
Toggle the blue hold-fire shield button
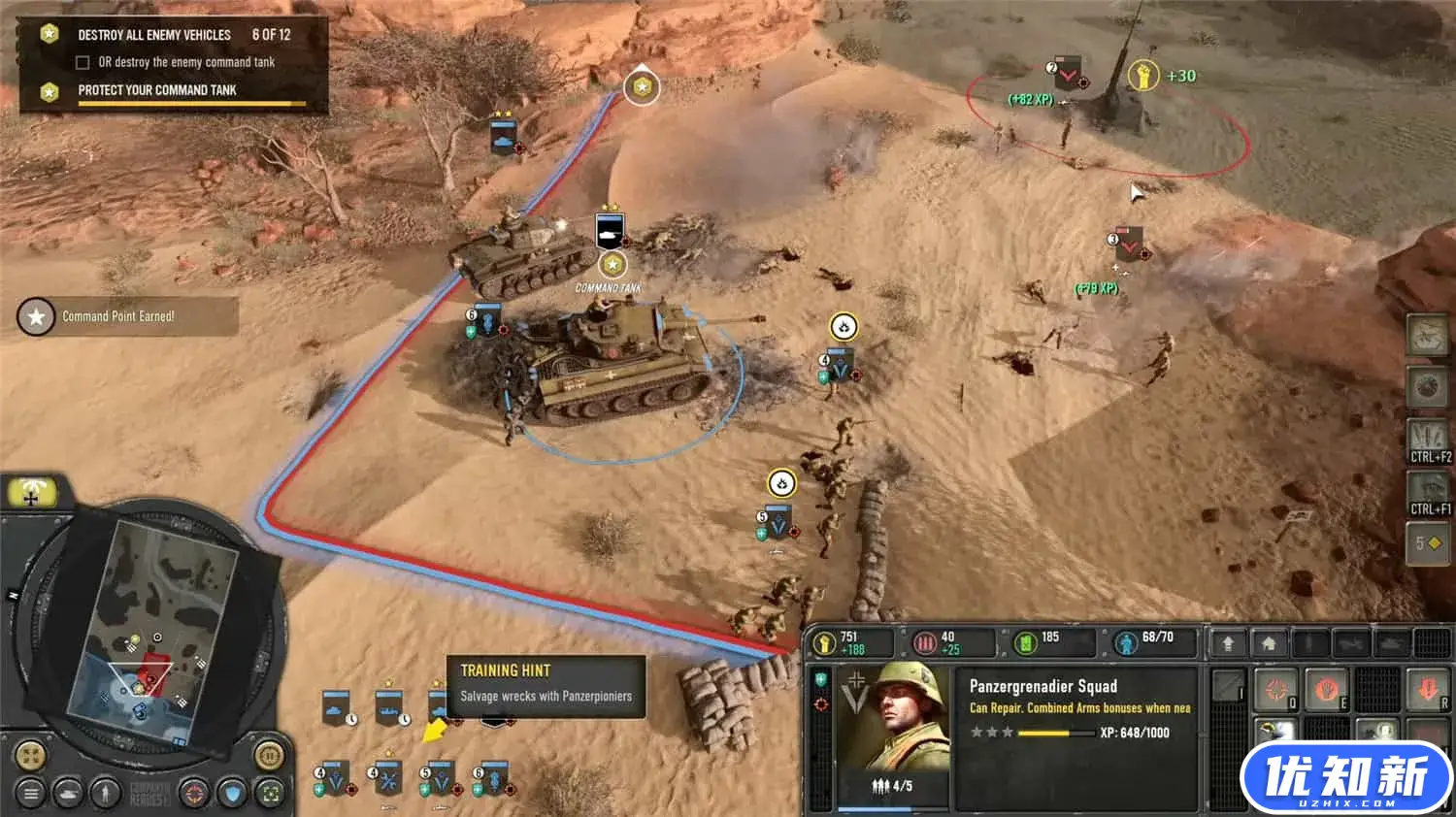[233, 794]
